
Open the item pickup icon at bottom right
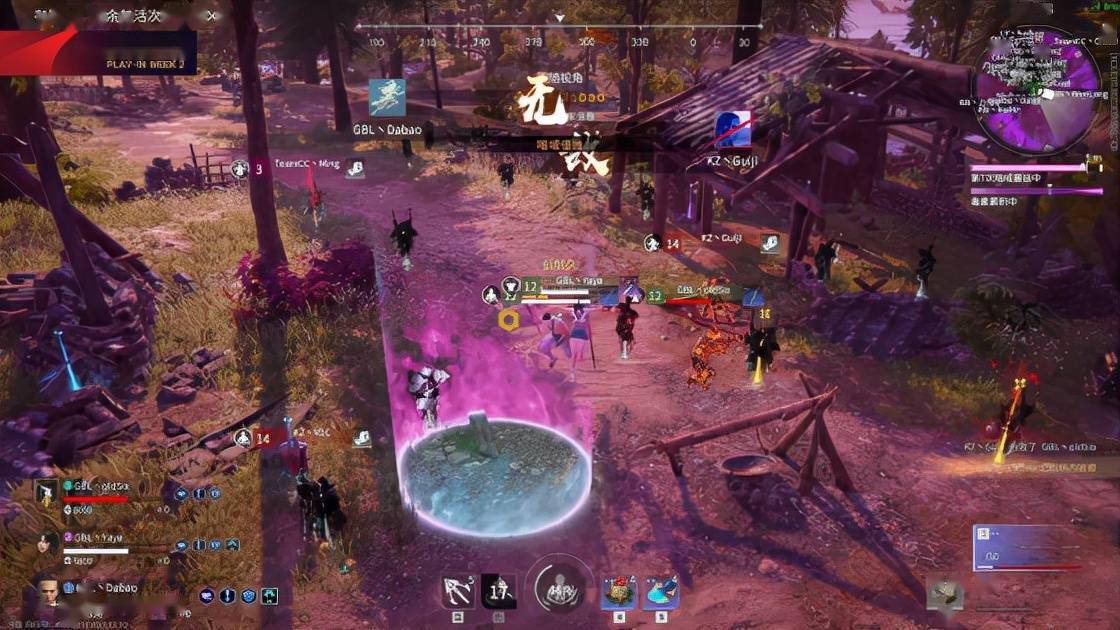pos(944,594)
